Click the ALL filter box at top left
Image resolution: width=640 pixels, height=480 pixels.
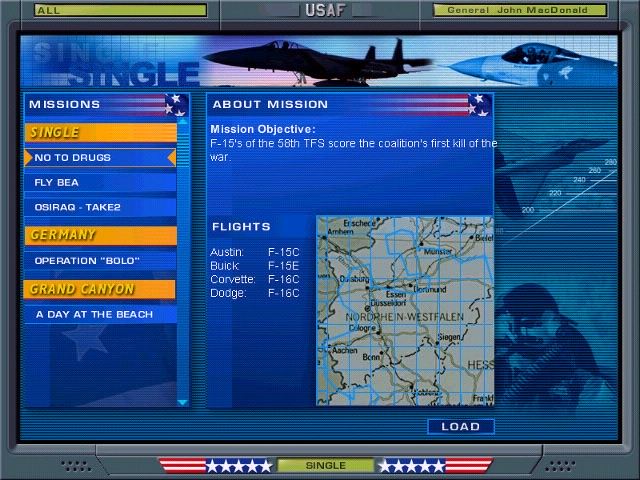tap(120, 11)
